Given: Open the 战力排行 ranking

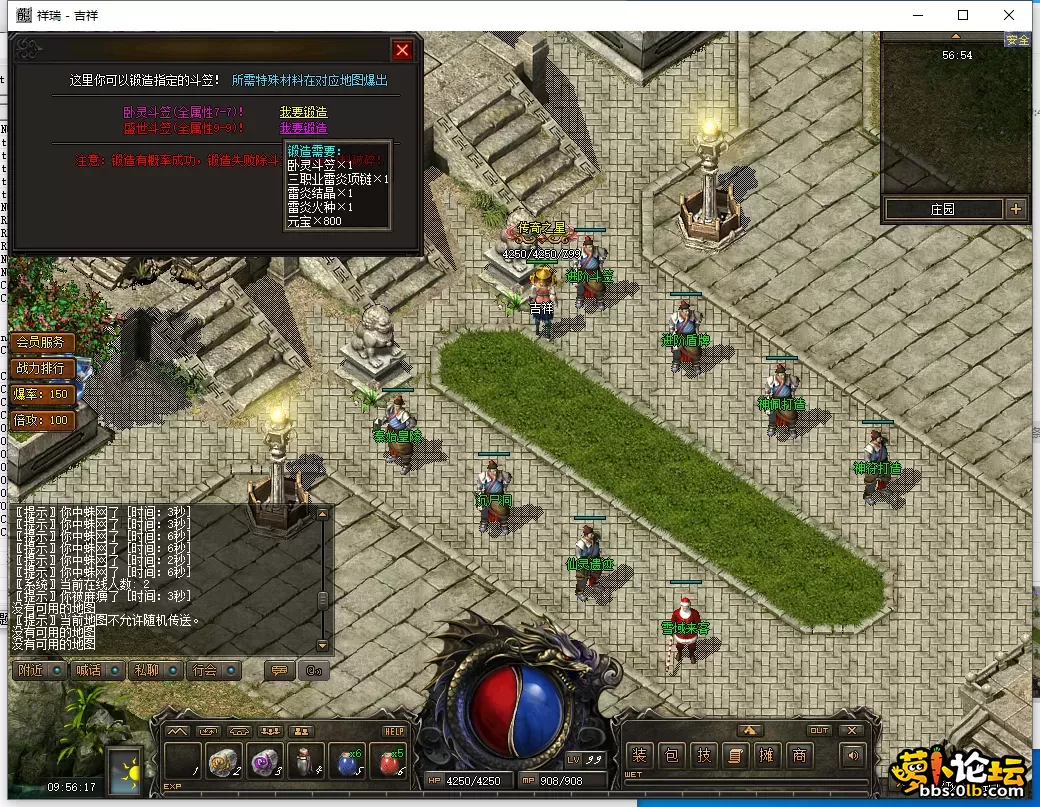Looking at the screenshot, I should [x=42, y=368].
